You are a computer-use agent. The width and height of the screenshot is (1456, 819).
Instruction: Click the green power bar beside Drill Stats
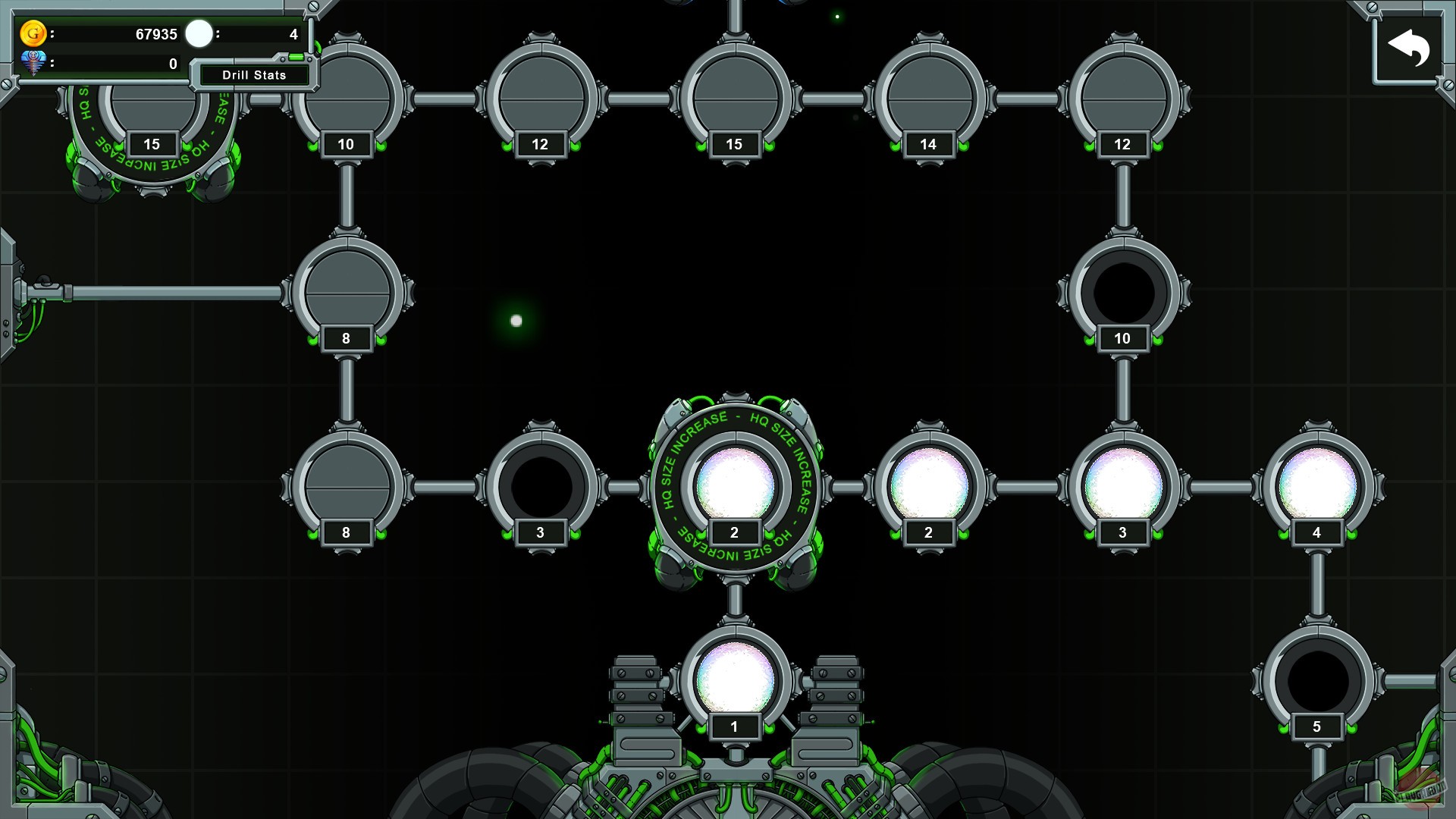pyautogui.click(x=296, y=56)
